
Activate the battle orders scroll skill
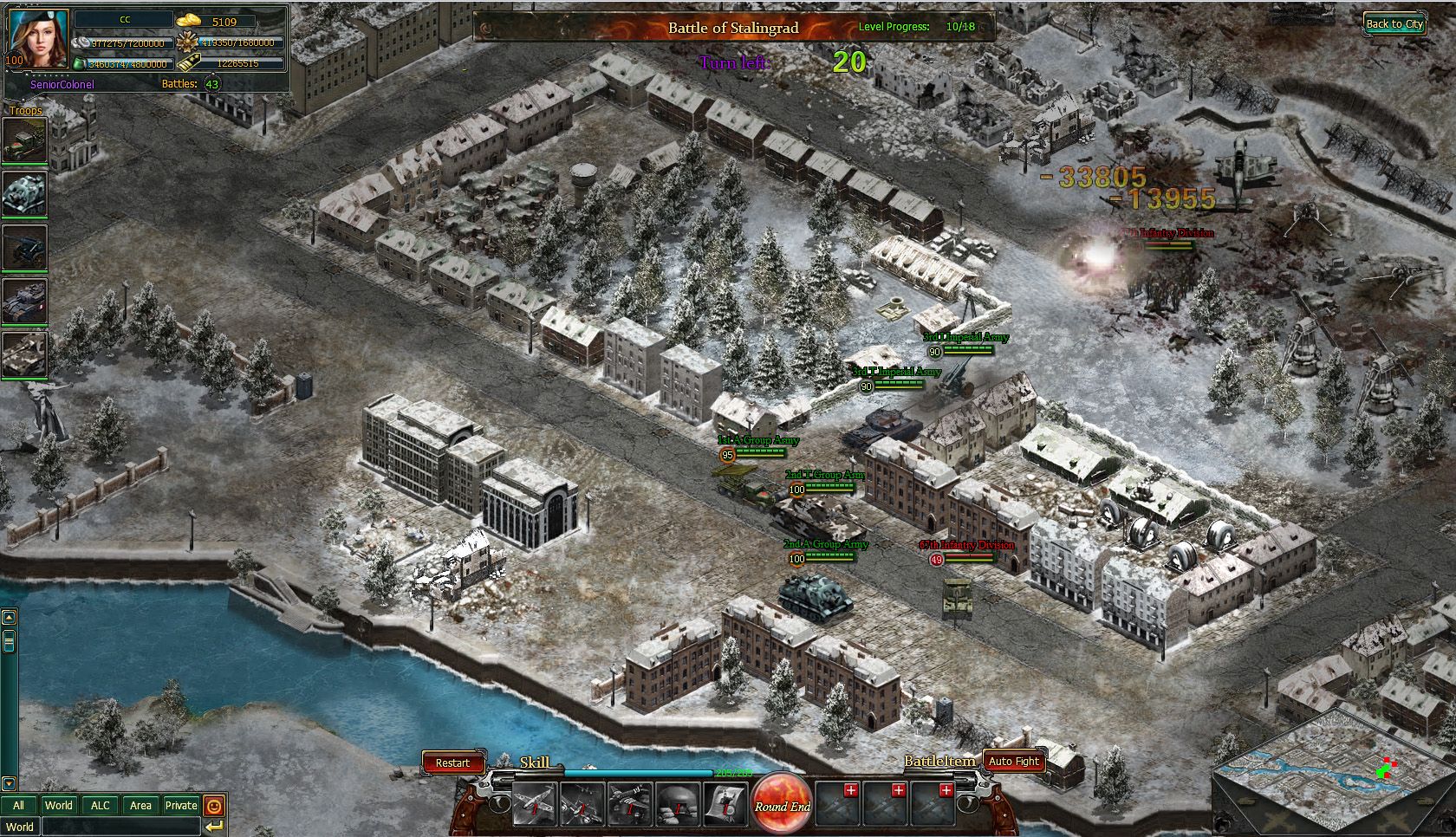725,804
